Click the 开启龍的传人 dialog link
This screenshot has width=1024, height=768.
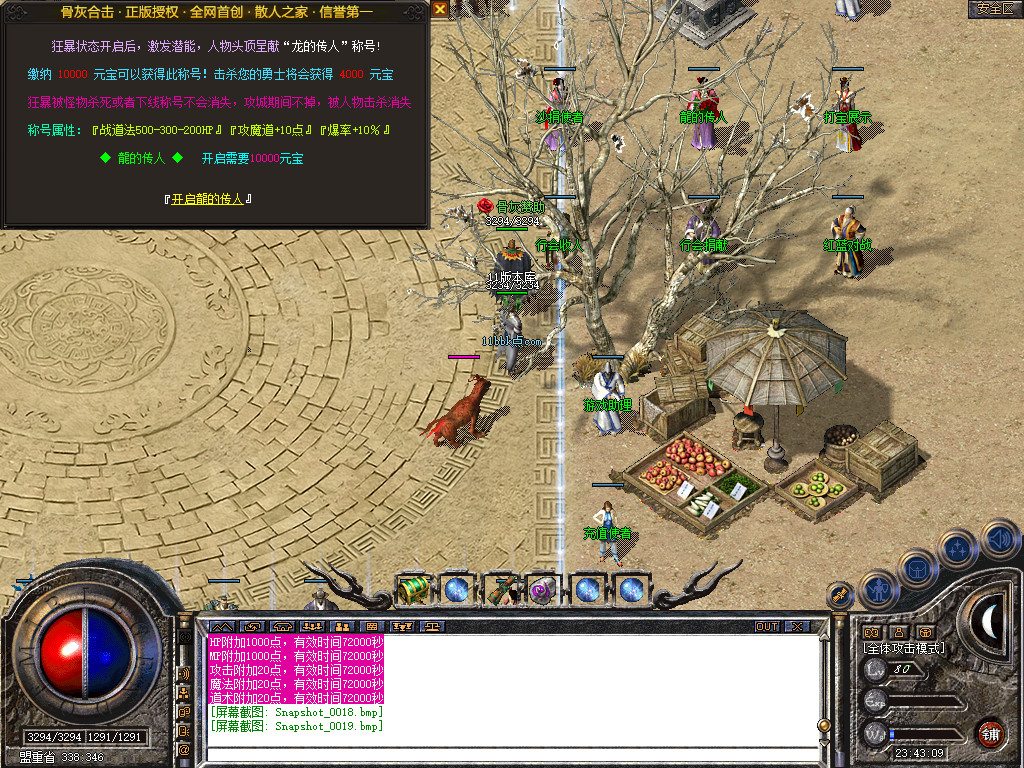coord(207,199)
